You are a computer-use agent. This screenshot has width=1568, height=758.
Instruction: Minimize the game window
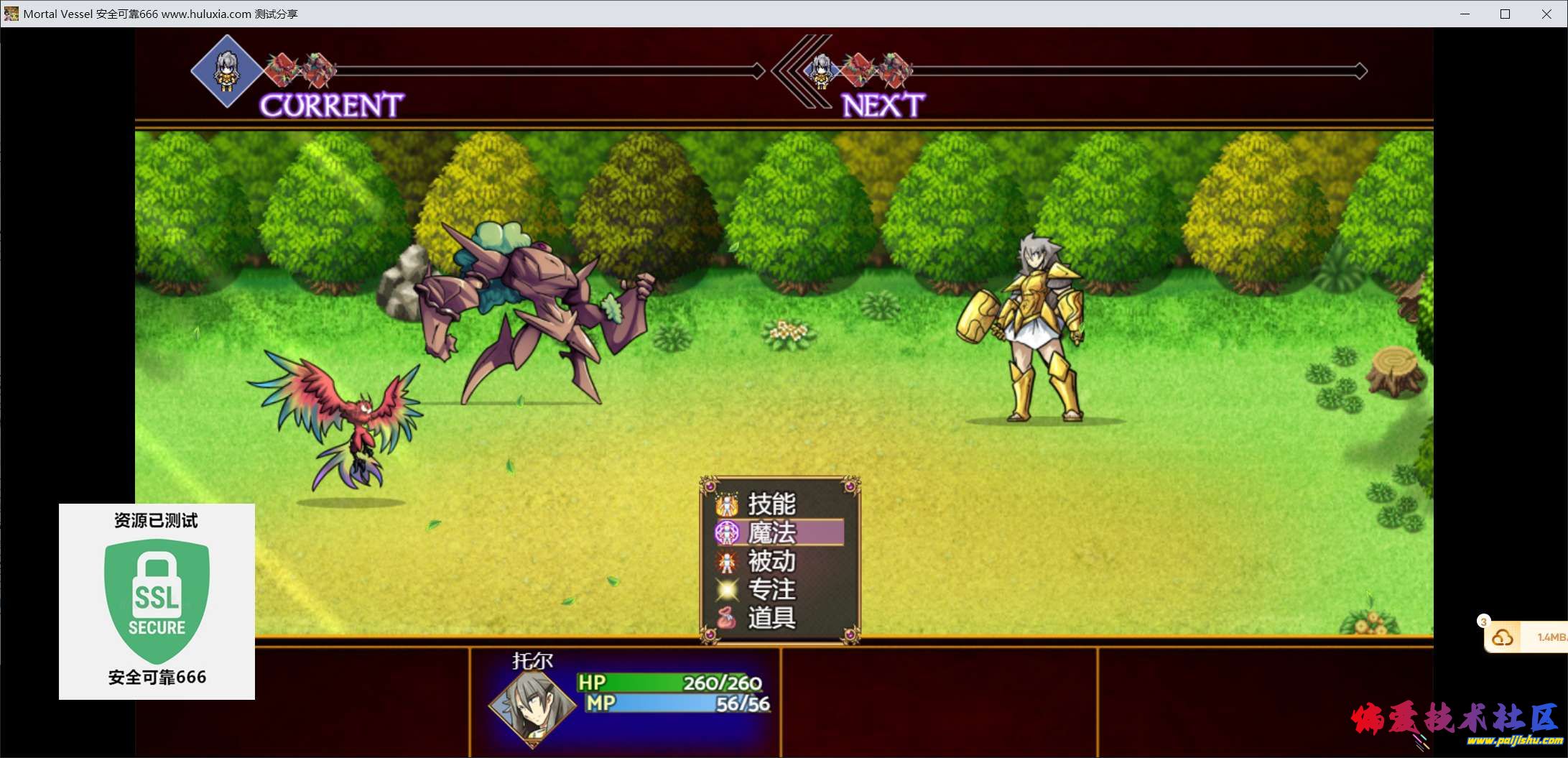click(x=1465, y=14)
